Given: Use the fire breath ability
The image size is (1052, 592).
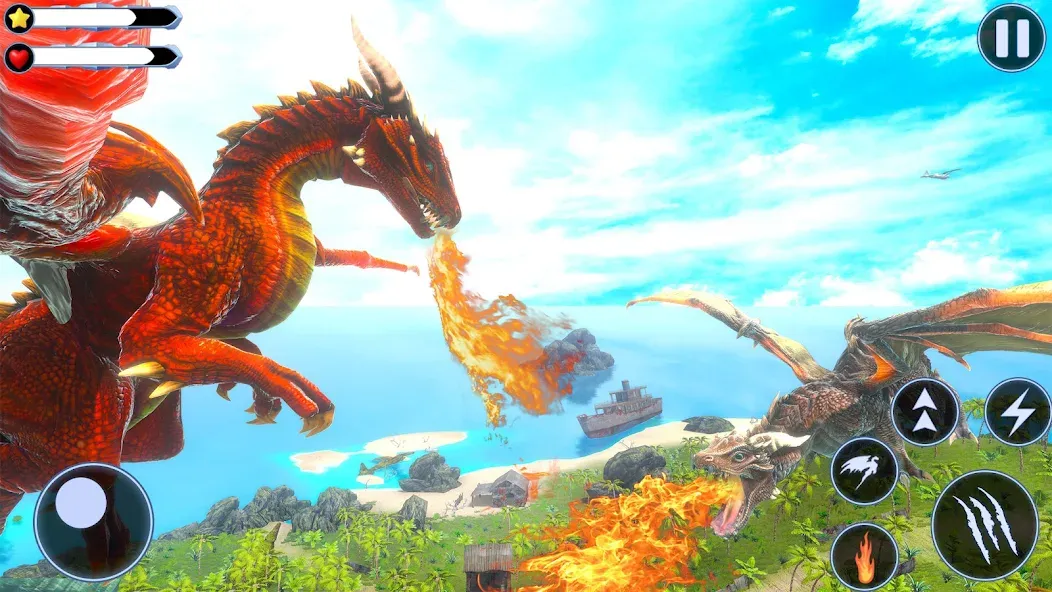Looking at the screenshot, I should click(864, 557).
